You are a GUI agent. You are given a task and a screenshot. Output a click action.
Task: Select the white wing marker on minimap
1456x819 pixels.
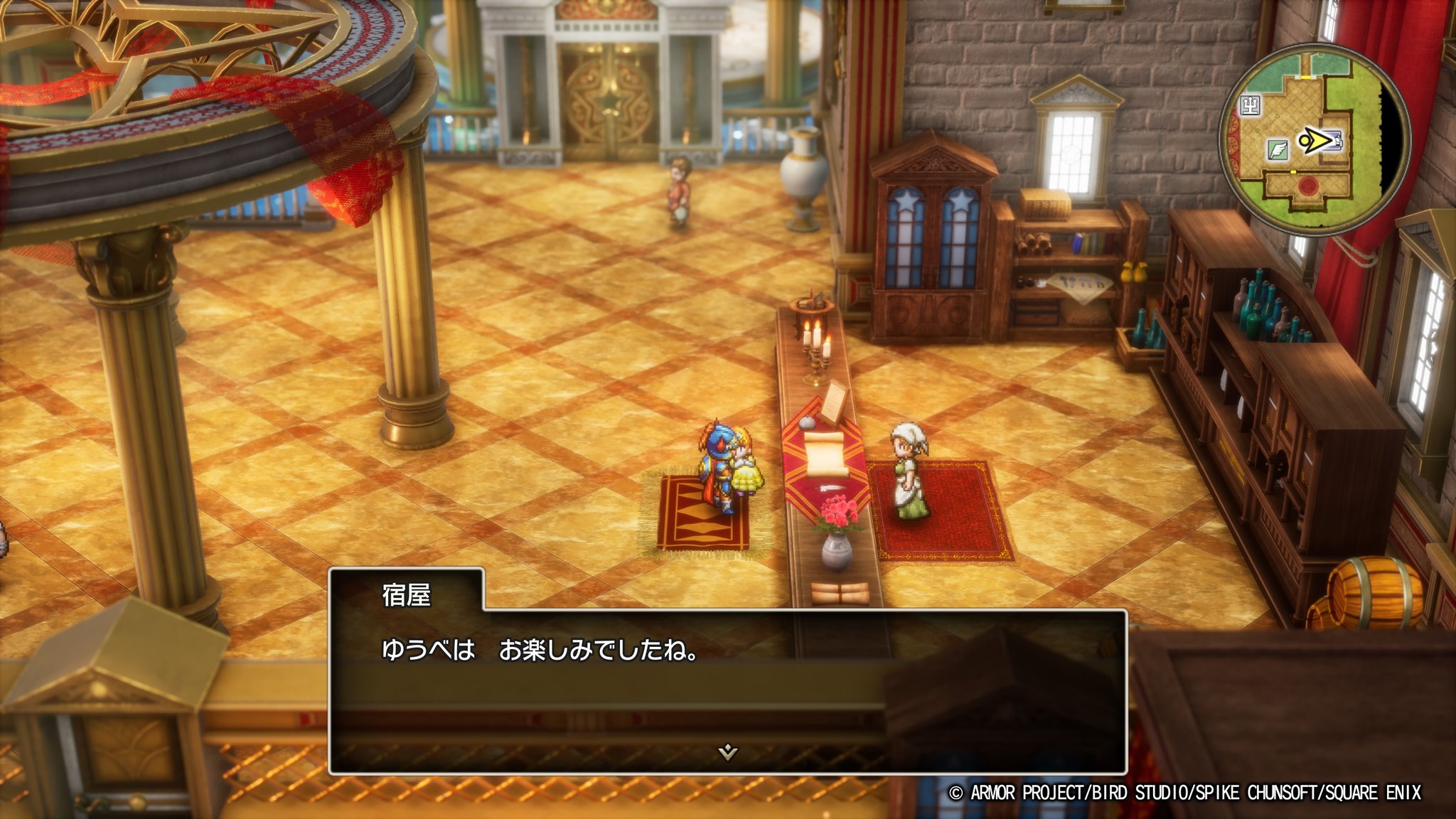pyautogui.click(x=1276, y=149)
